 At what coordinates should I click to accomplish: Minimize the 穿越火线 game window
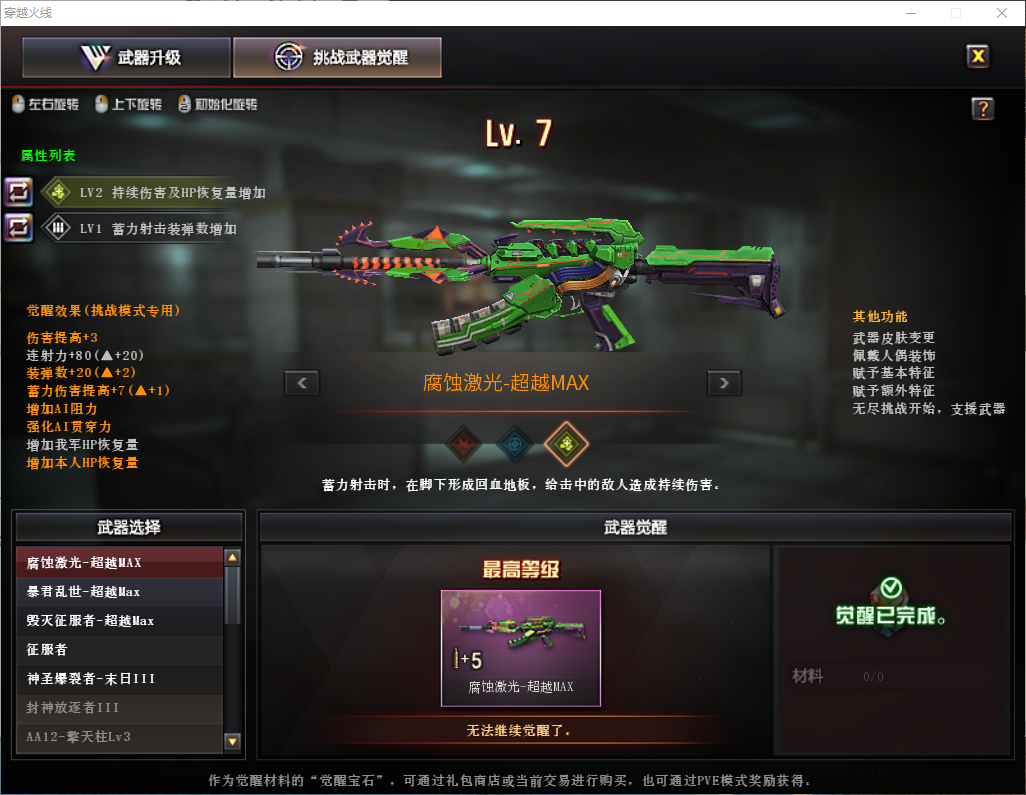910,13
